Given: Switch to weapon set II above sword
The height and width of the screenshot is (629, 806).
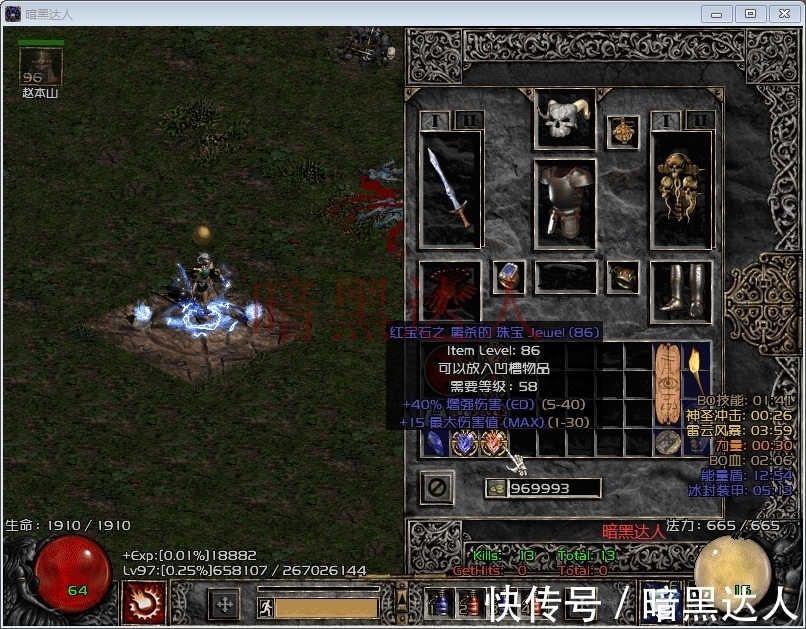Looking at the screenshot, I should pyautogui.click(x=467, y=120).
